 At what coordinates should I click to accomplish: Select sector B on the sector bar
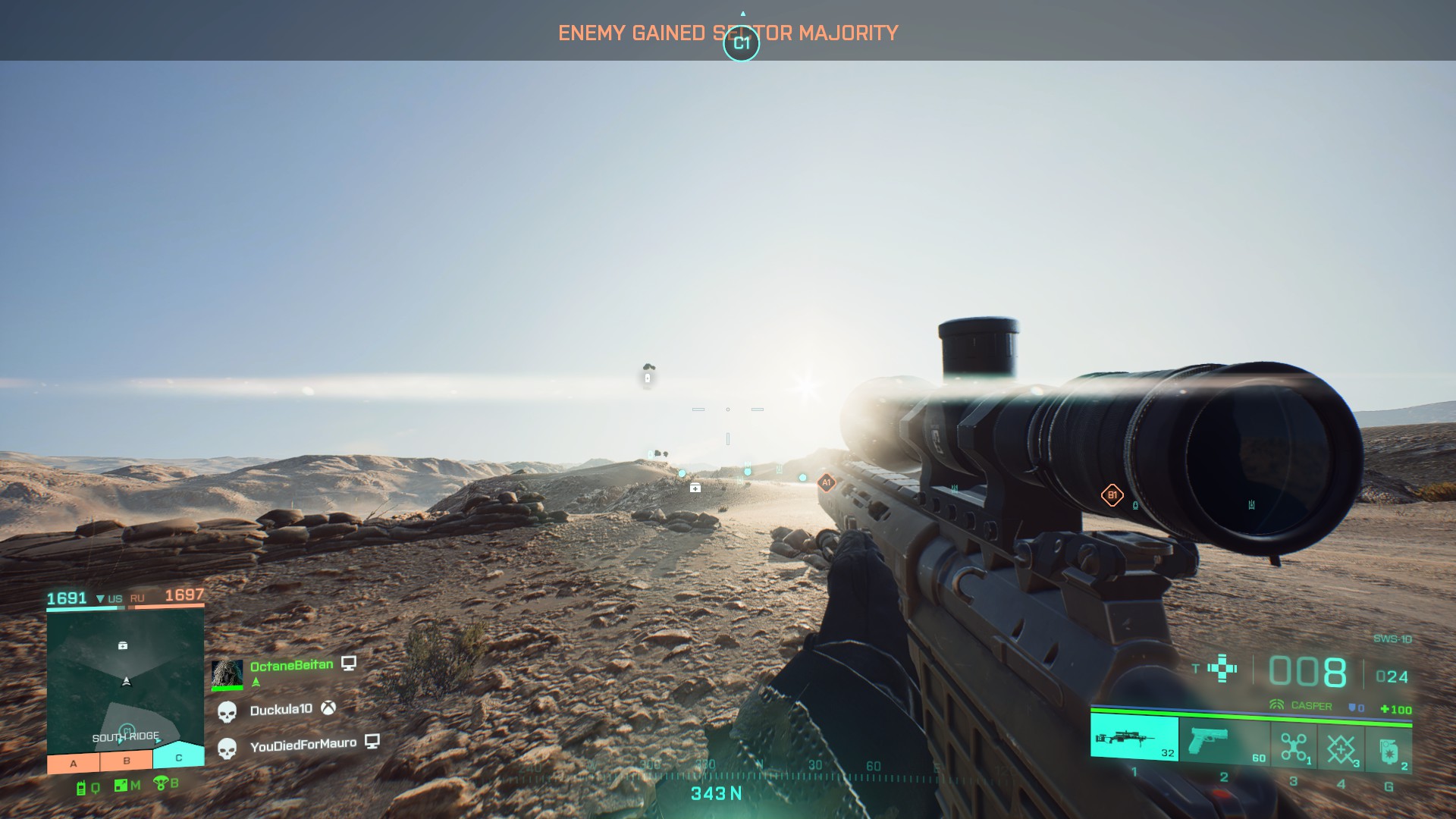127,761
